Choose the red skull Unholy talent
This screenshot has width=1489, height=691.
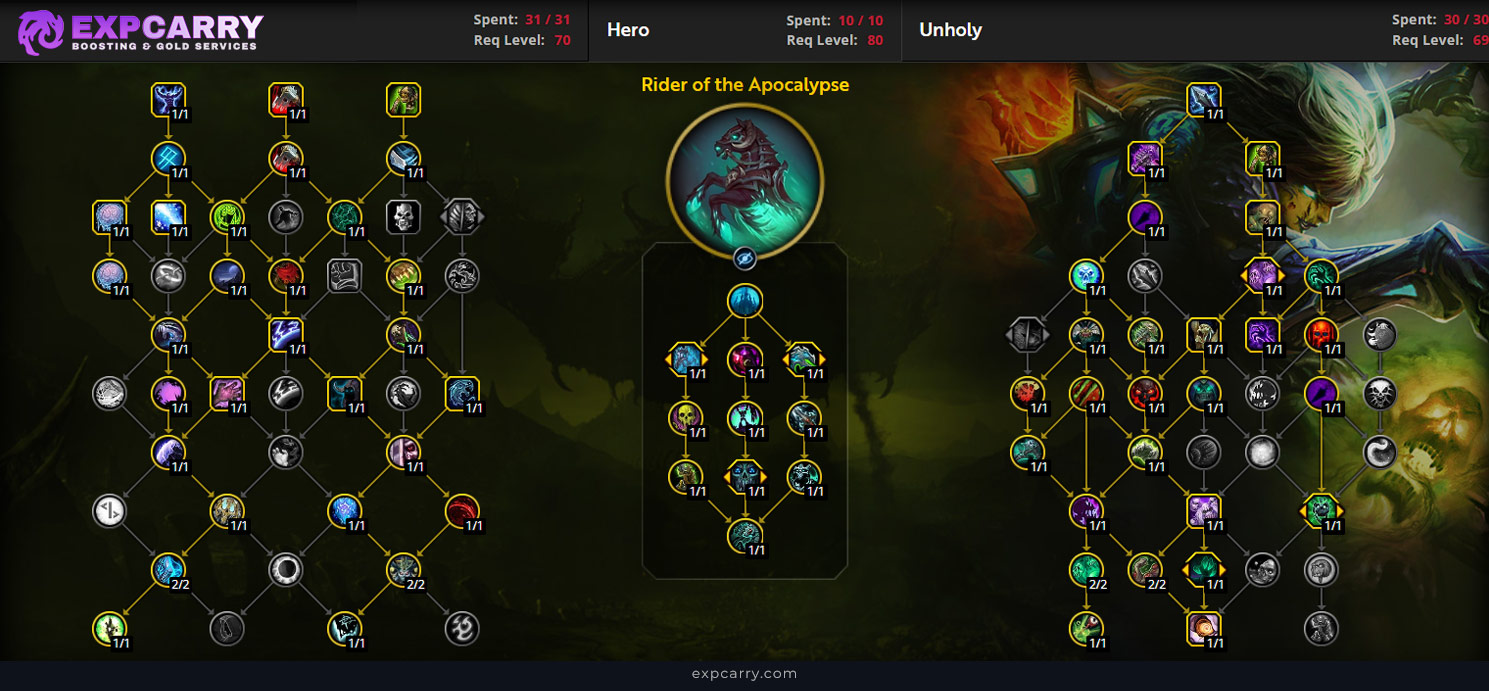[x=1321, y=335]
